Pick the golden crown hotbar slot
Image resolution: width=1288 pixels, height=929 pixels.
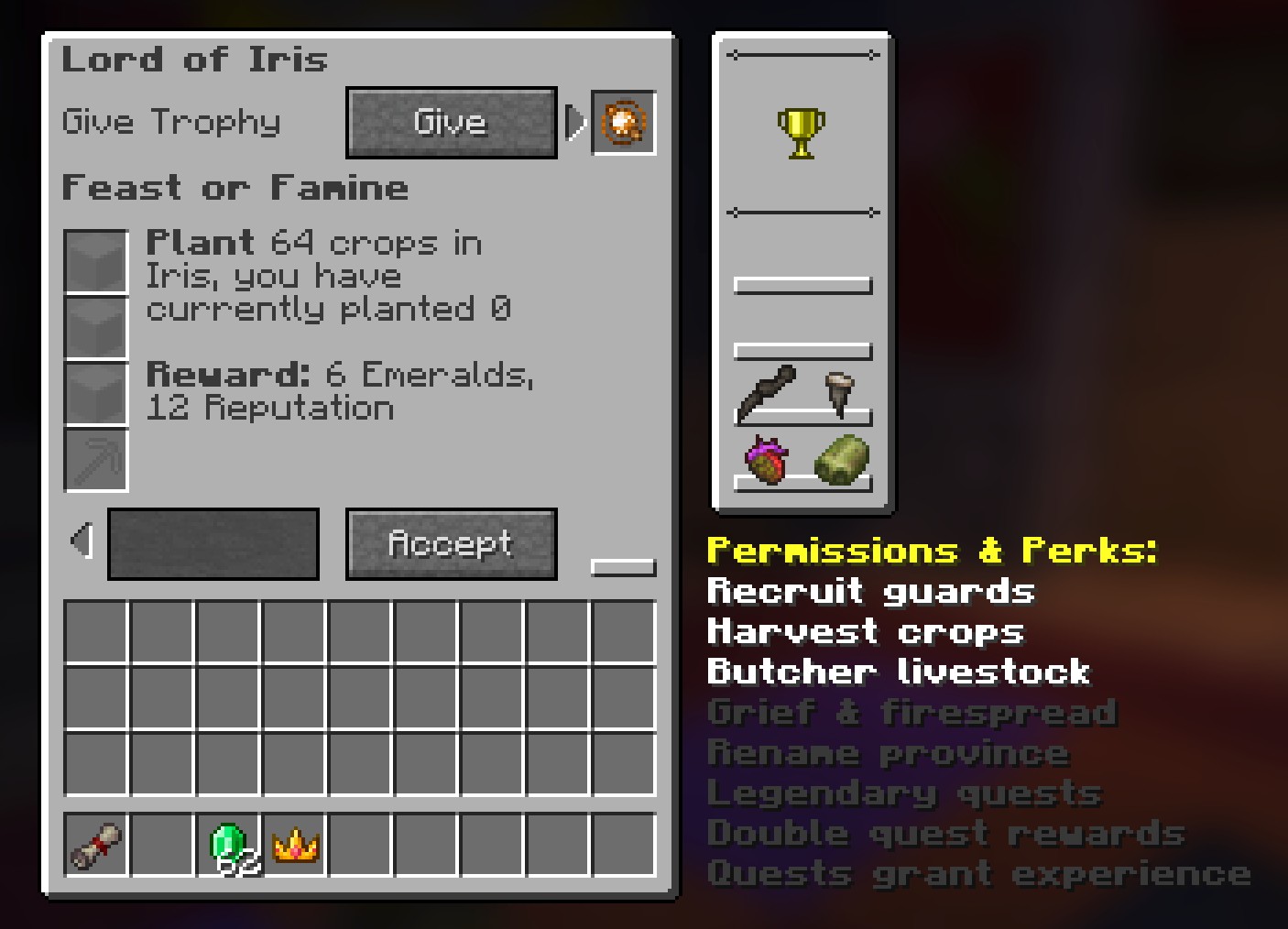click(295, 845)
